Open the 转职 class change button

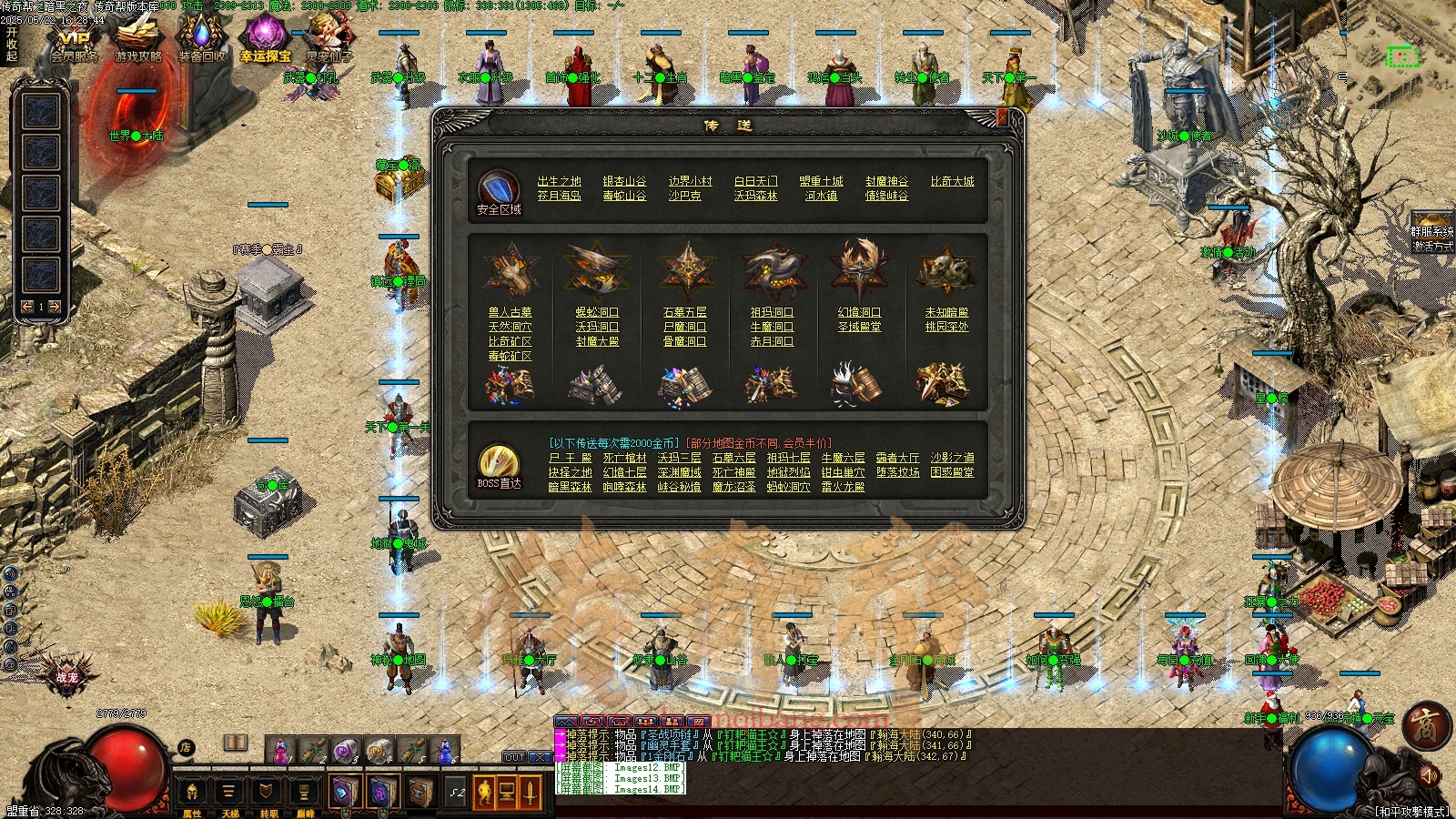(x=268, y=794)
